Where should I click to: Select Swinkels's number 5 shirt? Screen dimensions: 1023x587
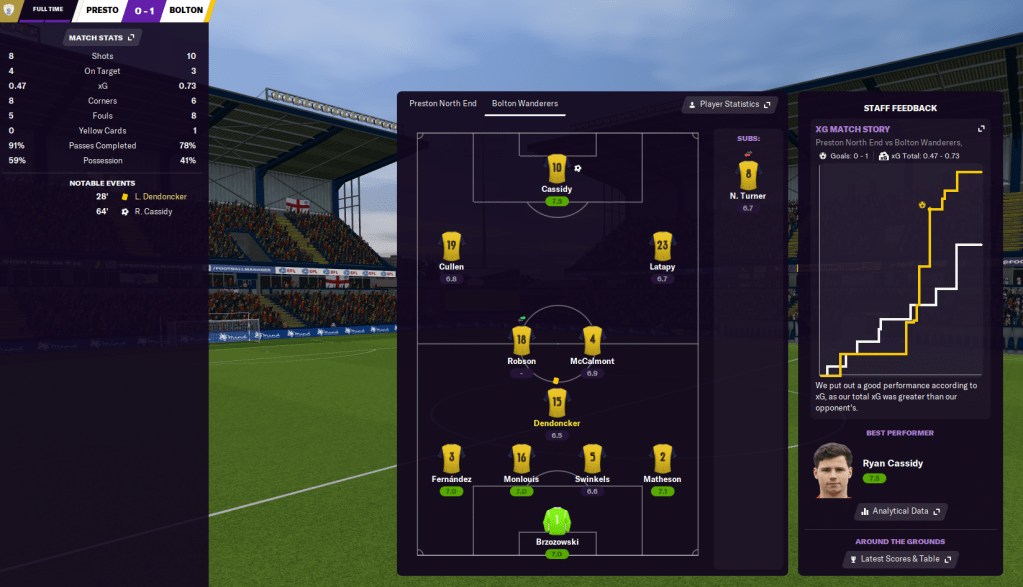click(592, 457)
